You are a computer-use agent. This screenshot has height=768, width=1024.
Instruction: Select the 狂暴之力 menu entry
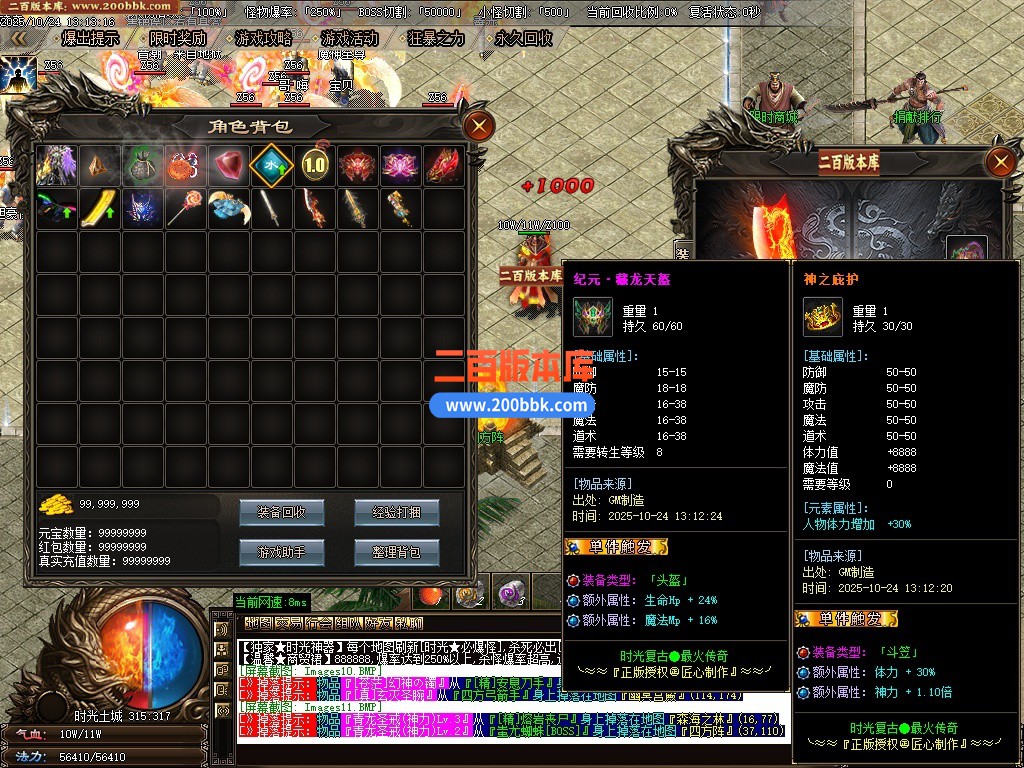pos(436,39)
